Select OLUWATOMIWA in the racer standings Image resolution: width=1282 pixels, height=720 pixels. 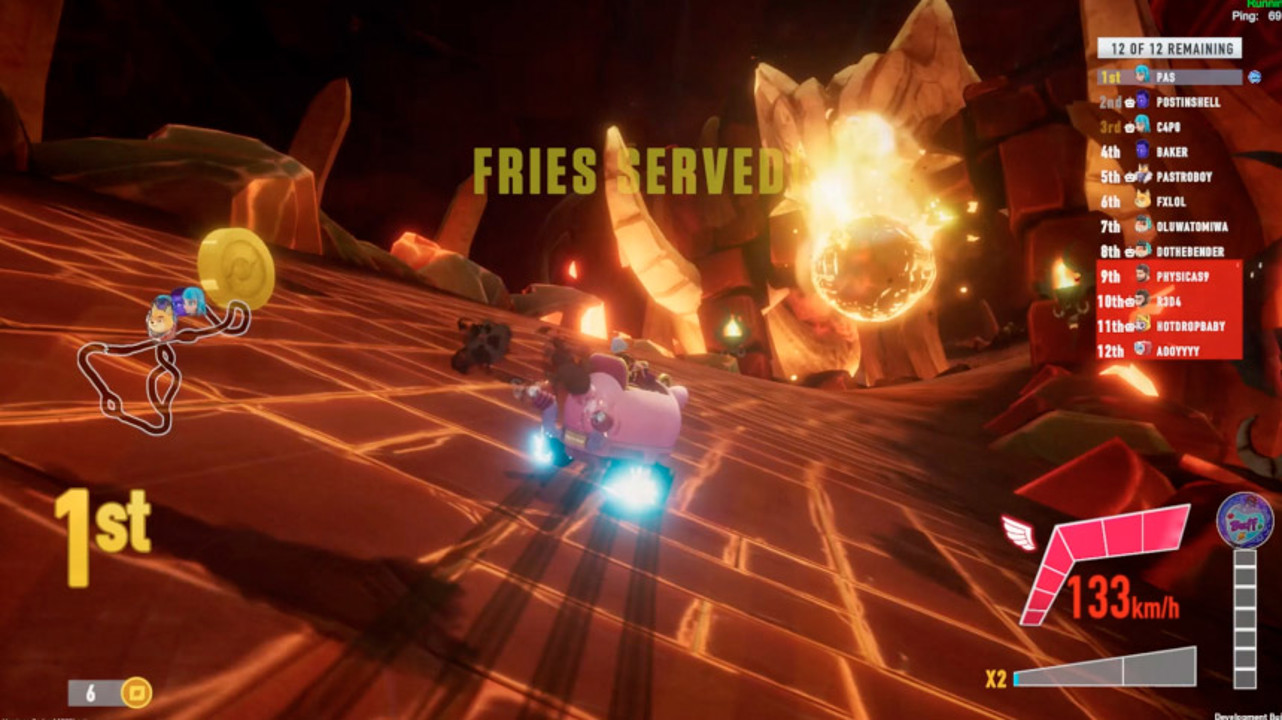click(x=1170, y=227)
